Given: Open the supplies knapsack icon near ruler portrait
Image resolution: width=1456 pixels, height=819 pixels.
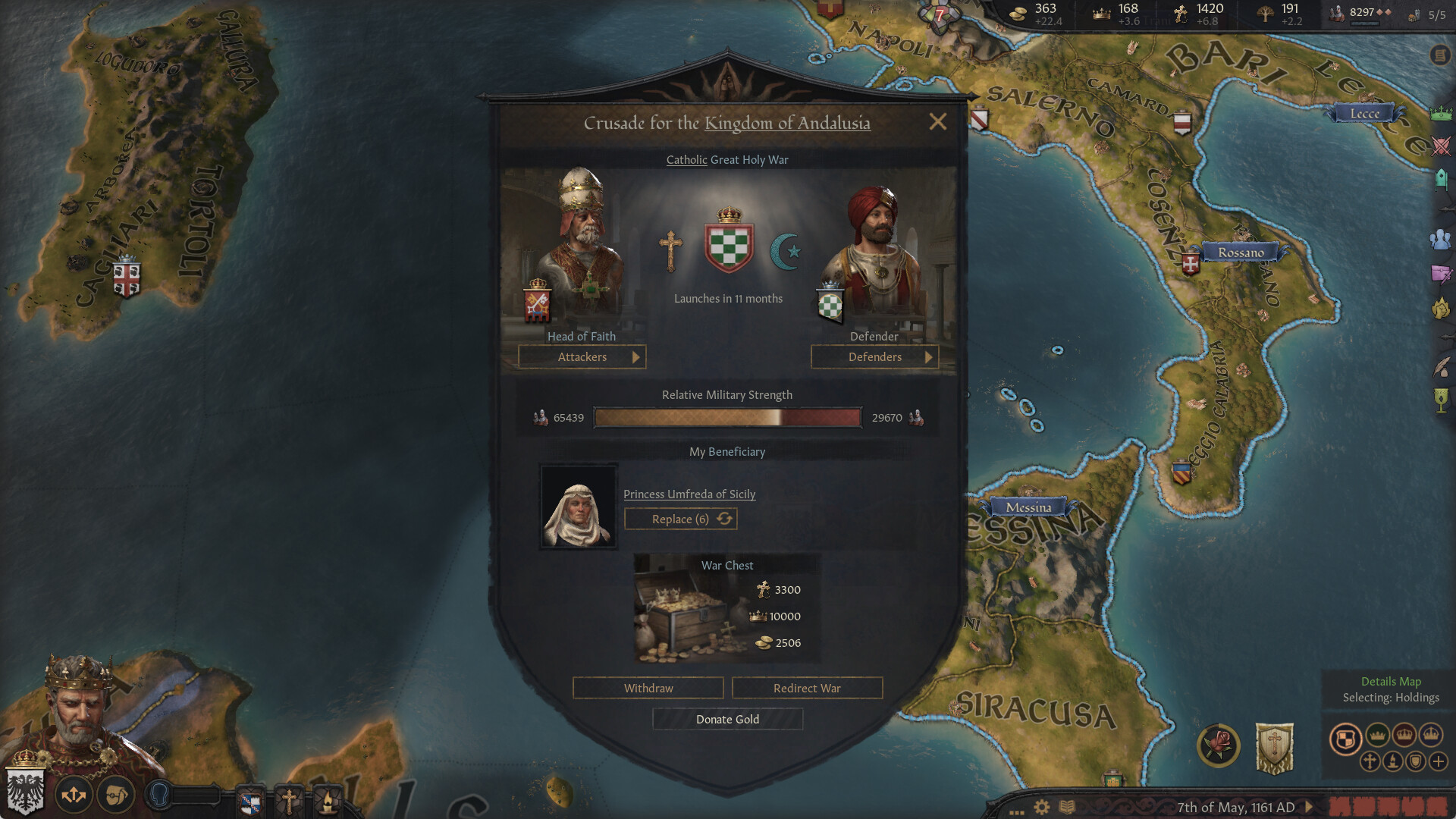Looking at the screenshot, I should (114, 794).
